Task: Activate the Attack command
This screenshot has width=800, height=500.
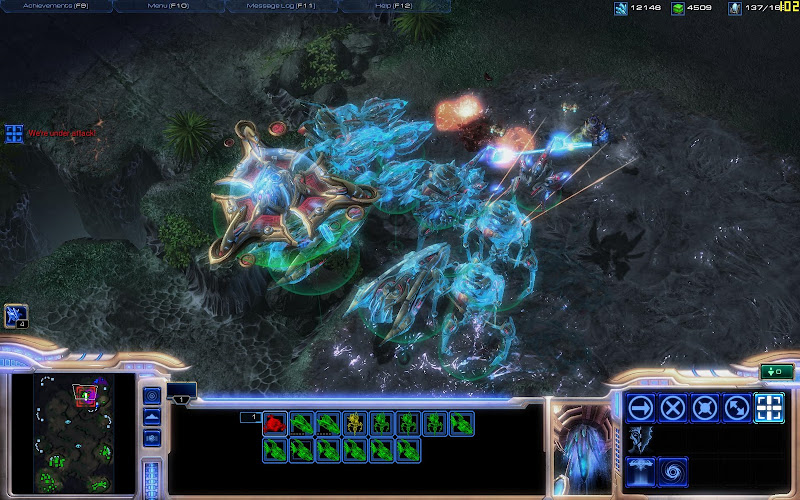Action: 768,407
